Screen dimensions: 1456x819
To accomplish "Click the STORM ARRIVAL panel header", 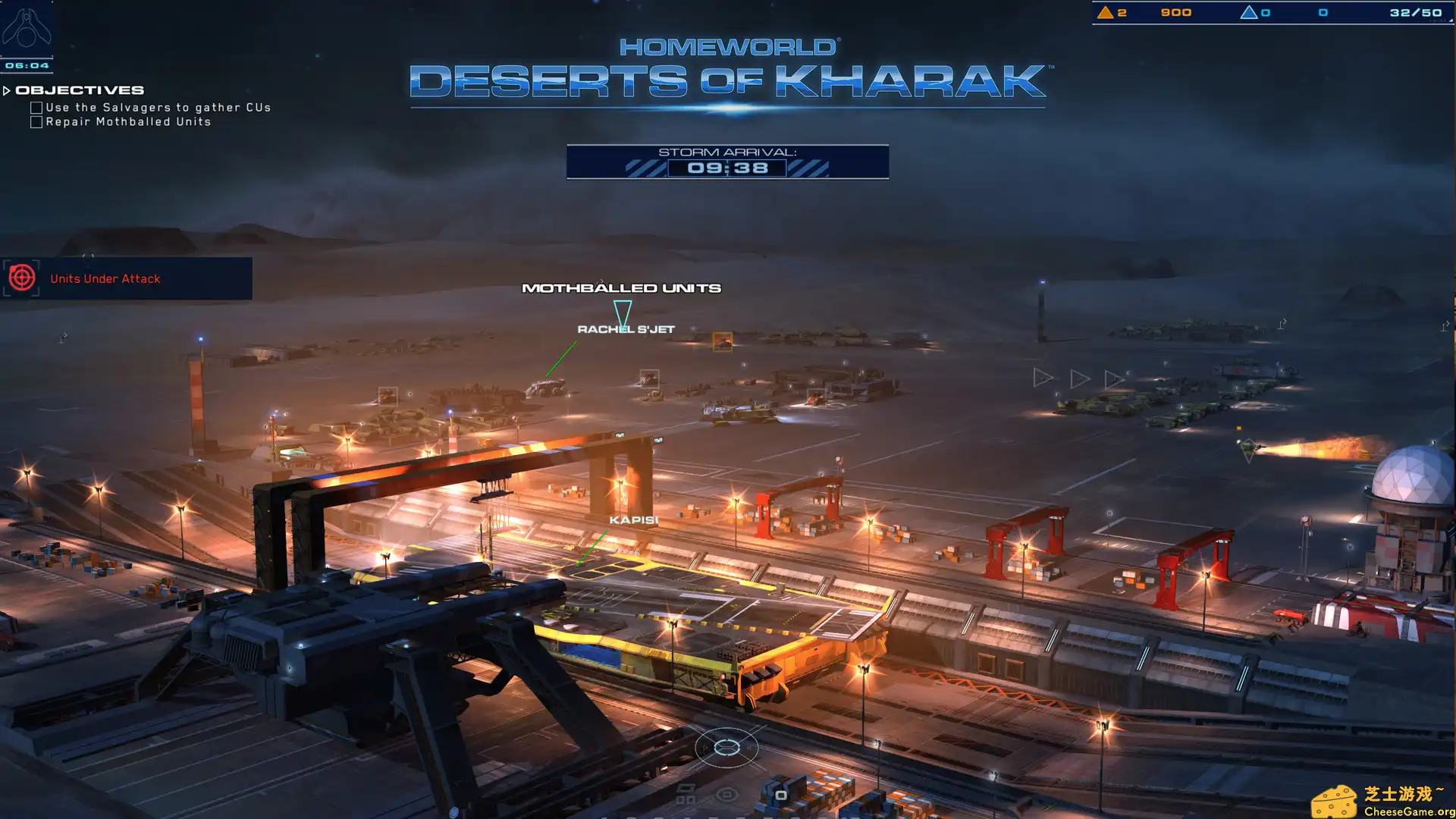I will tap(728, 152).
